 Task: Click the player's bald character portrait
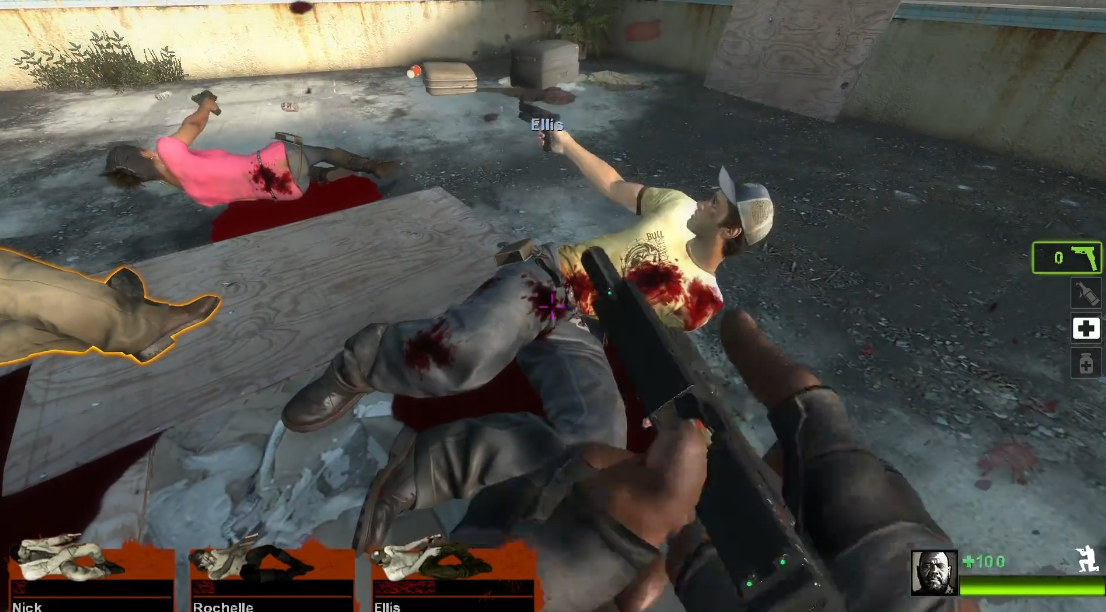pos(934,572)
